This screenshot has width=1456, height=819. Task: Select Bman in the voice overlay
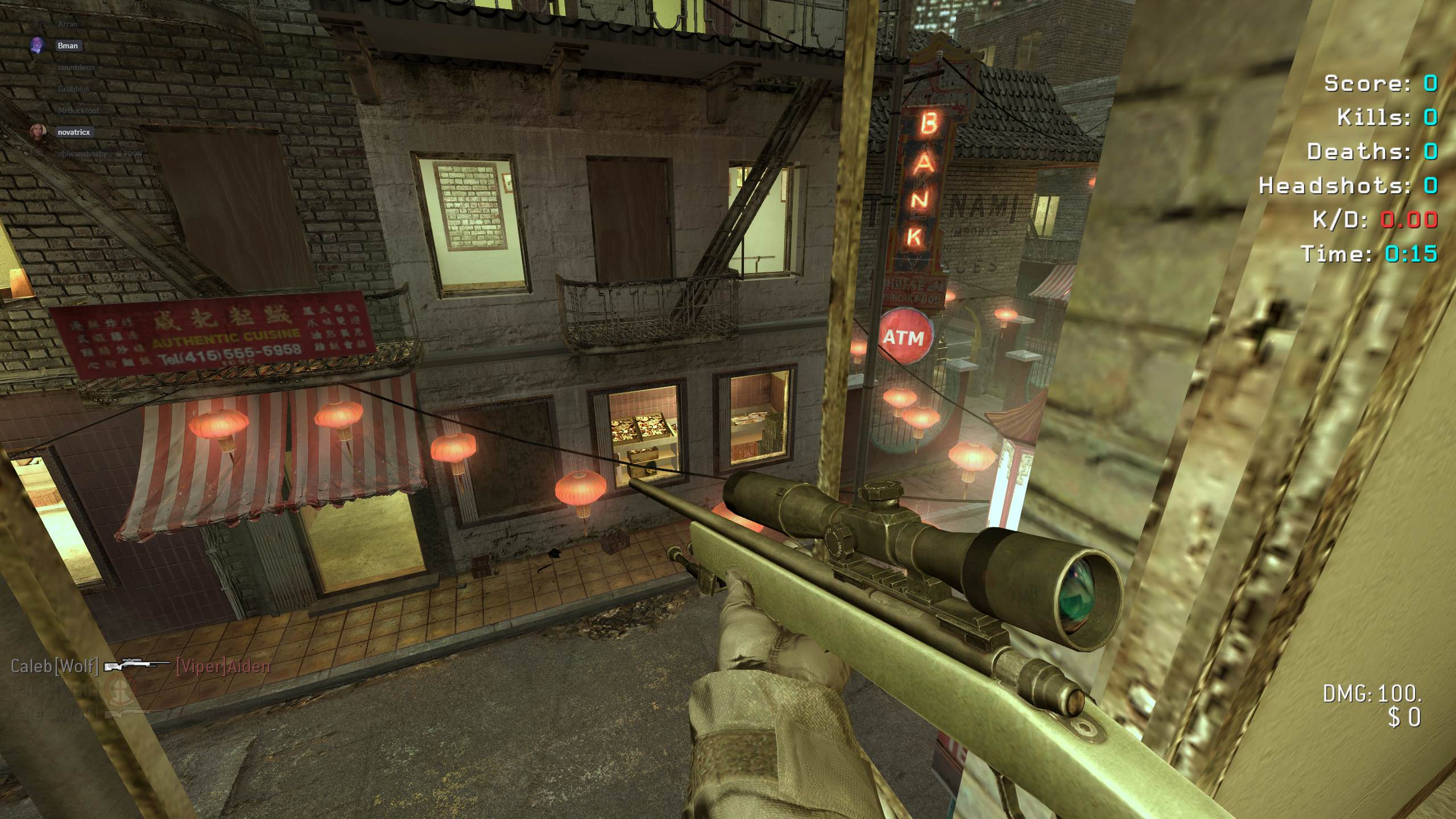67,45
